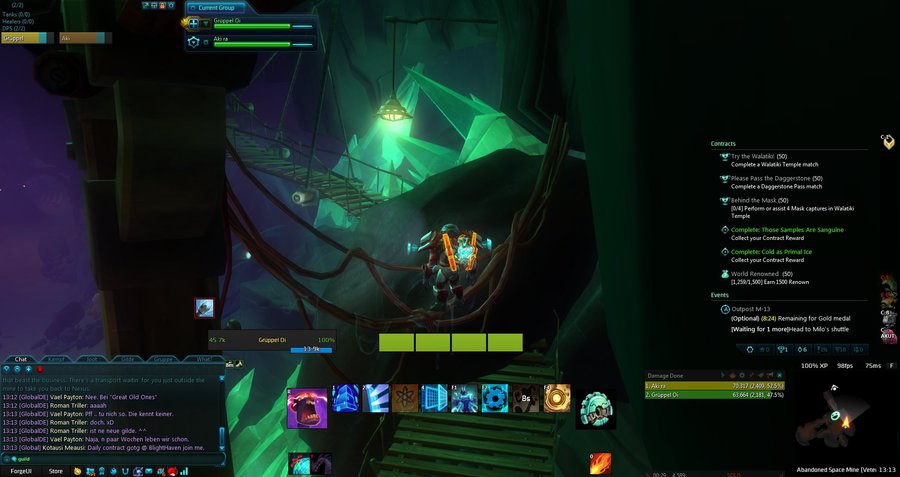
Task: Activate the blue gear ability
Action: (495, 398)
